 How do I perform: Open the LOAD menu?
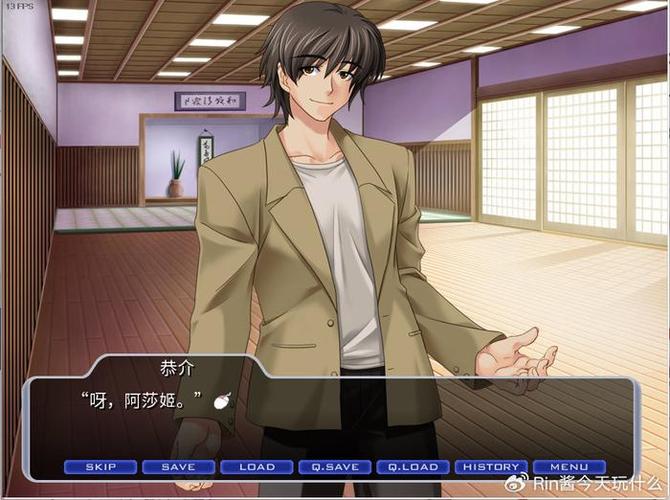point(256,467)
